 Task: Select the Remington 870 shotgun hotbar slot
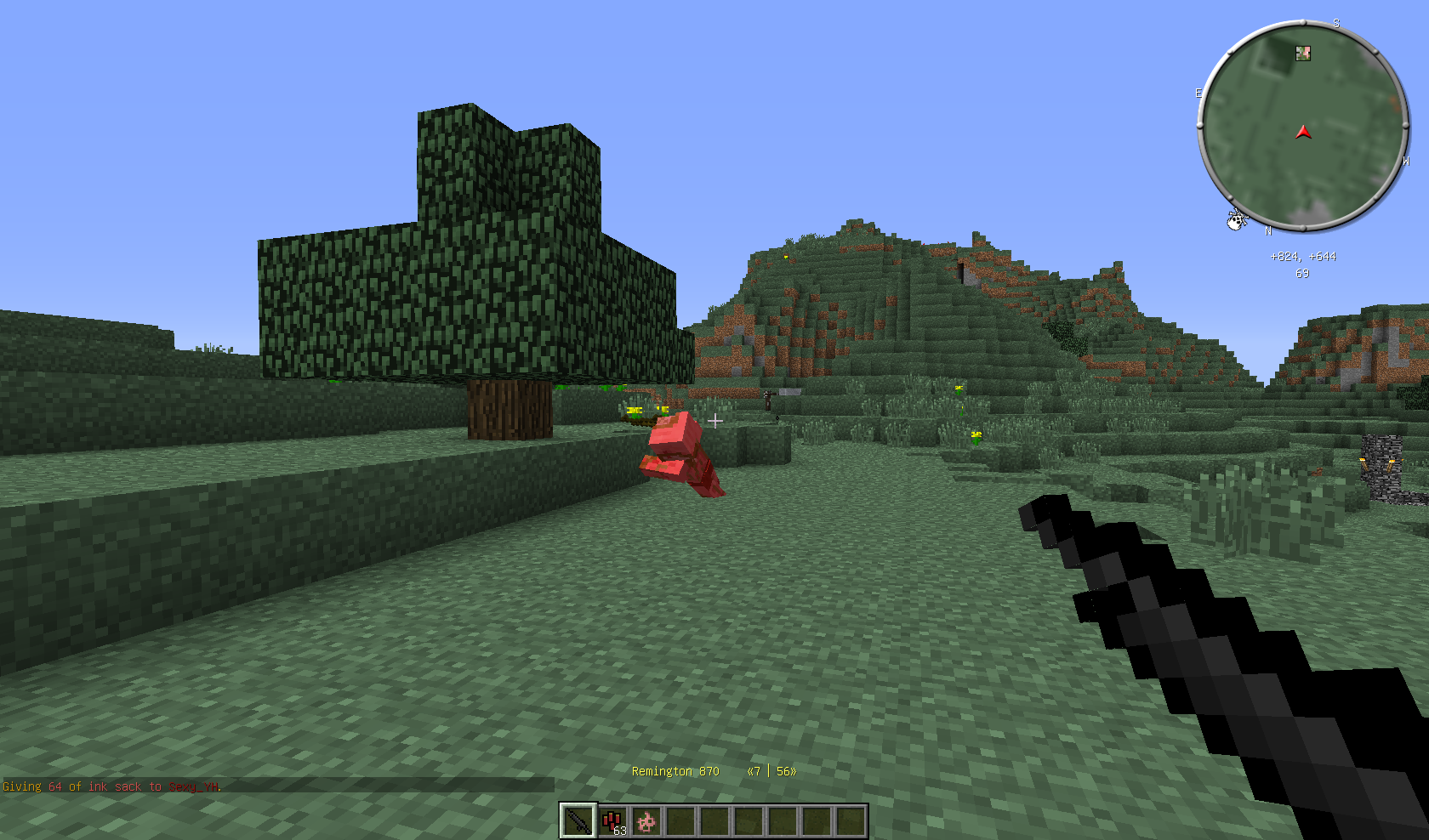tap(578, 821)
